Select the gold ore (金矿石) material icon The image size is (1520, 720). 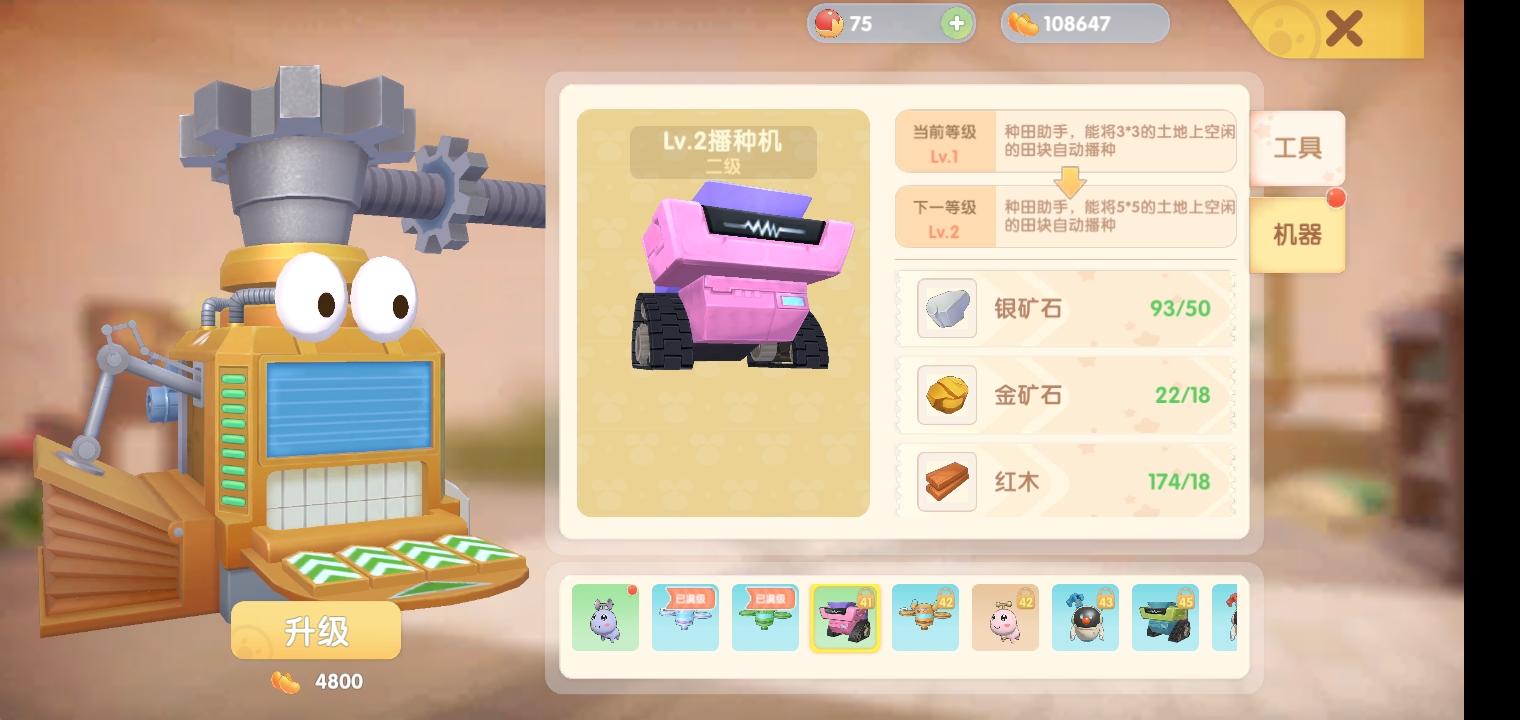[x=945, y=395]
